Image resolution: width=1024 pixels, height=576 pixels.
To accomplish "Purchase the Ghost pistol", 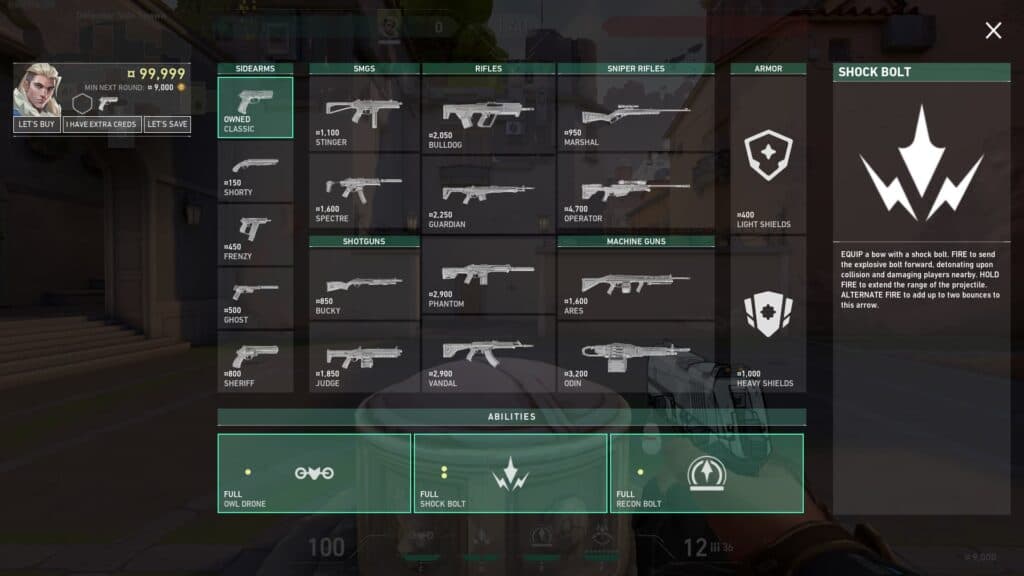I will tap(255, 299).
